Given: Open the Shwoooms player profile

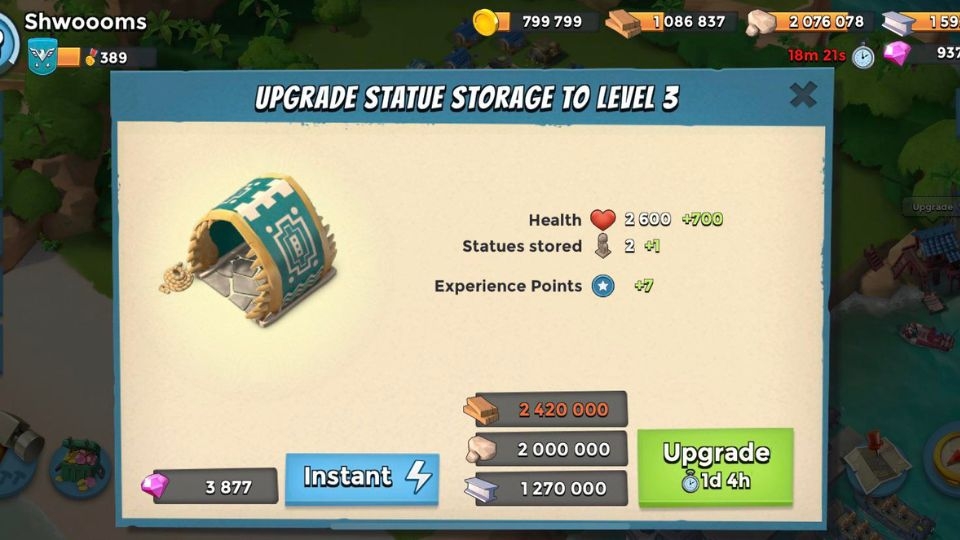Looking at the screenshot, I should [85, 21].
